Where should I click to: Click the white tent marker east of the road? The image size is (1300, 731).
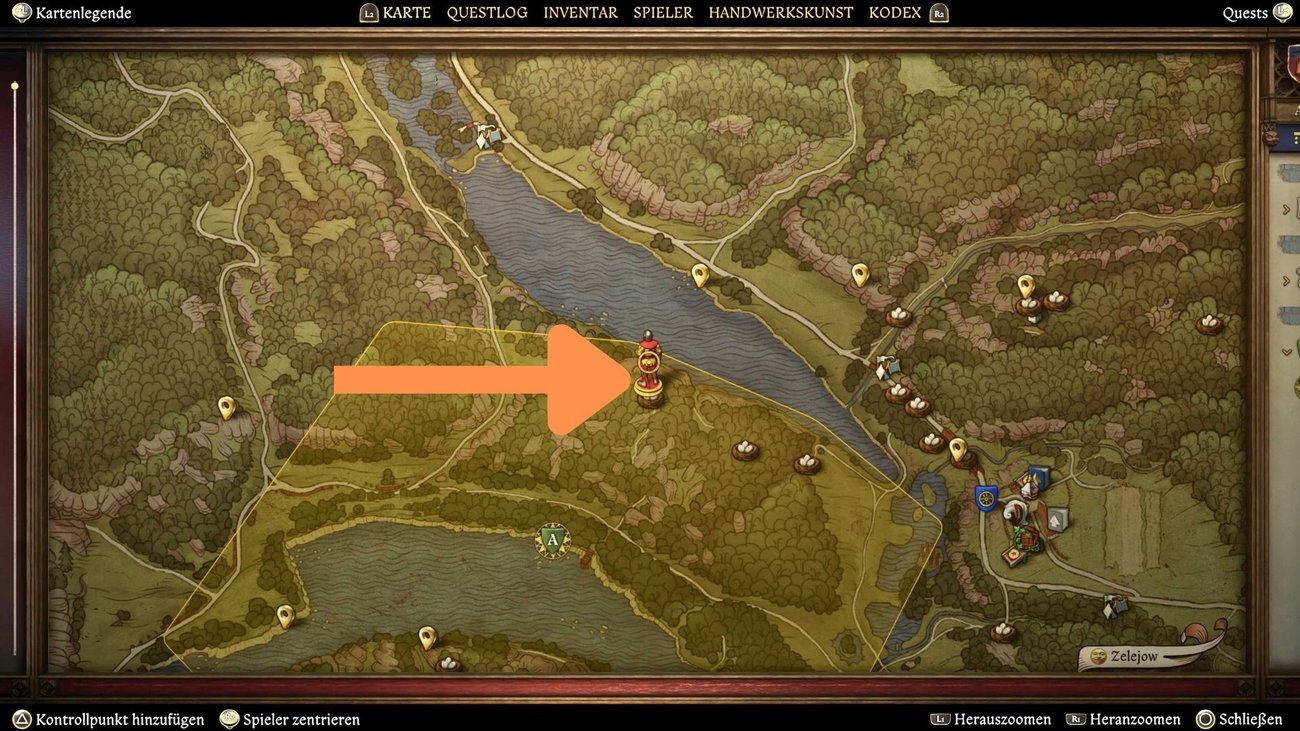point(886,365)
